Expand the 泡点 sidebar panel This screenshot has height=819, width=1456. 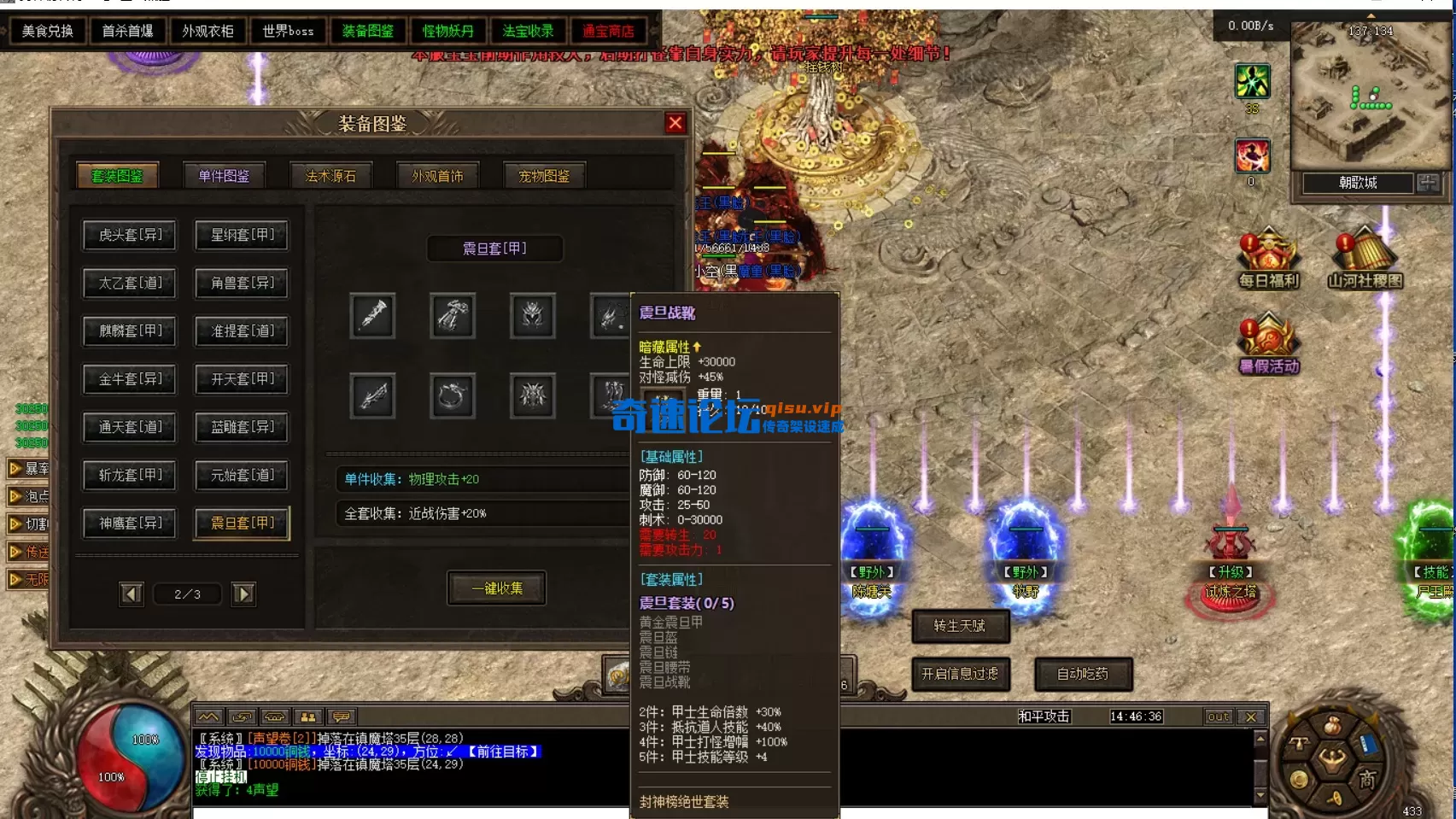coord(28,496)
